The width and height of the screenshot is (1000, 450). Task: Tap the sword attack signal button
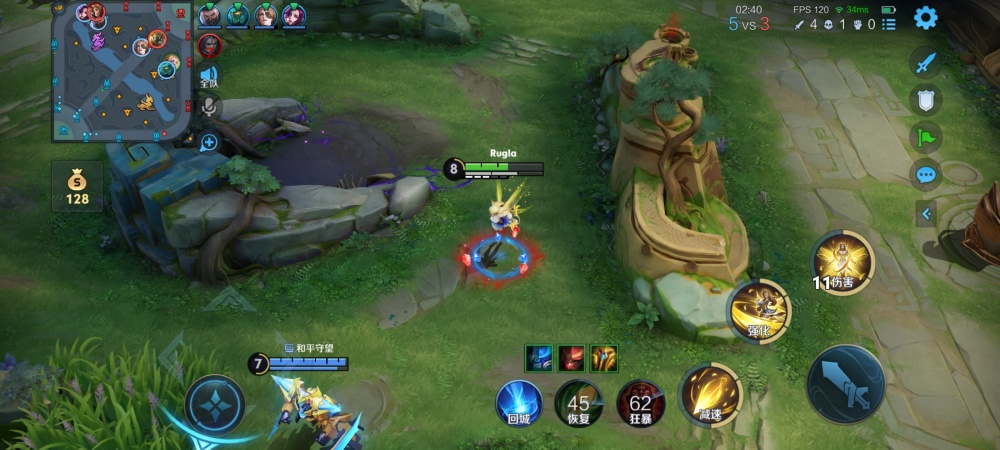click(926, 62)
